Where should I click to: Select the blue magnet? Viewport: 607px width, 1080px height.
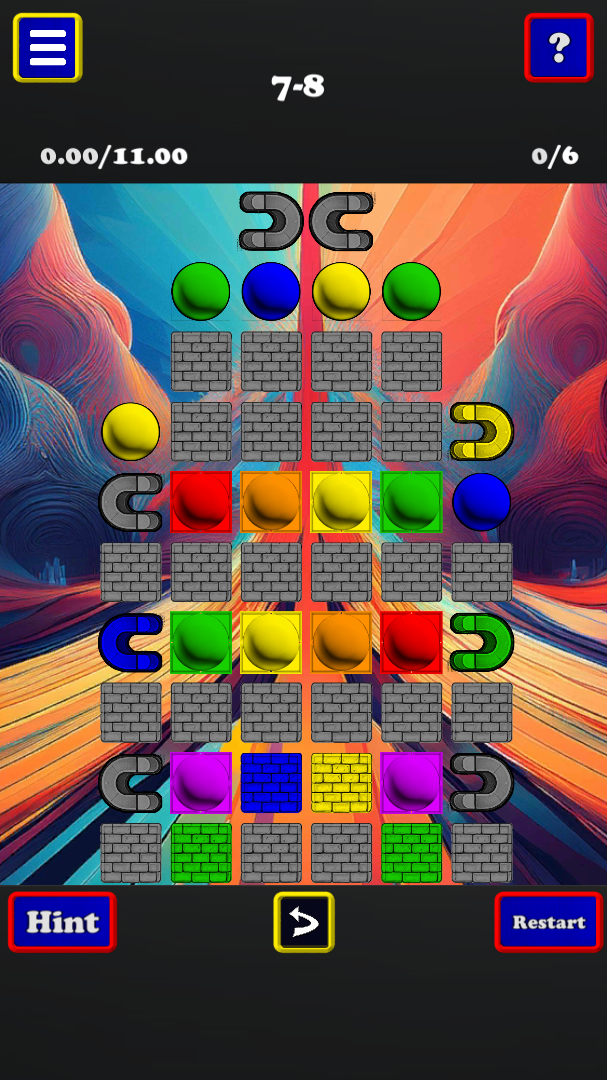tap(131, 642)
